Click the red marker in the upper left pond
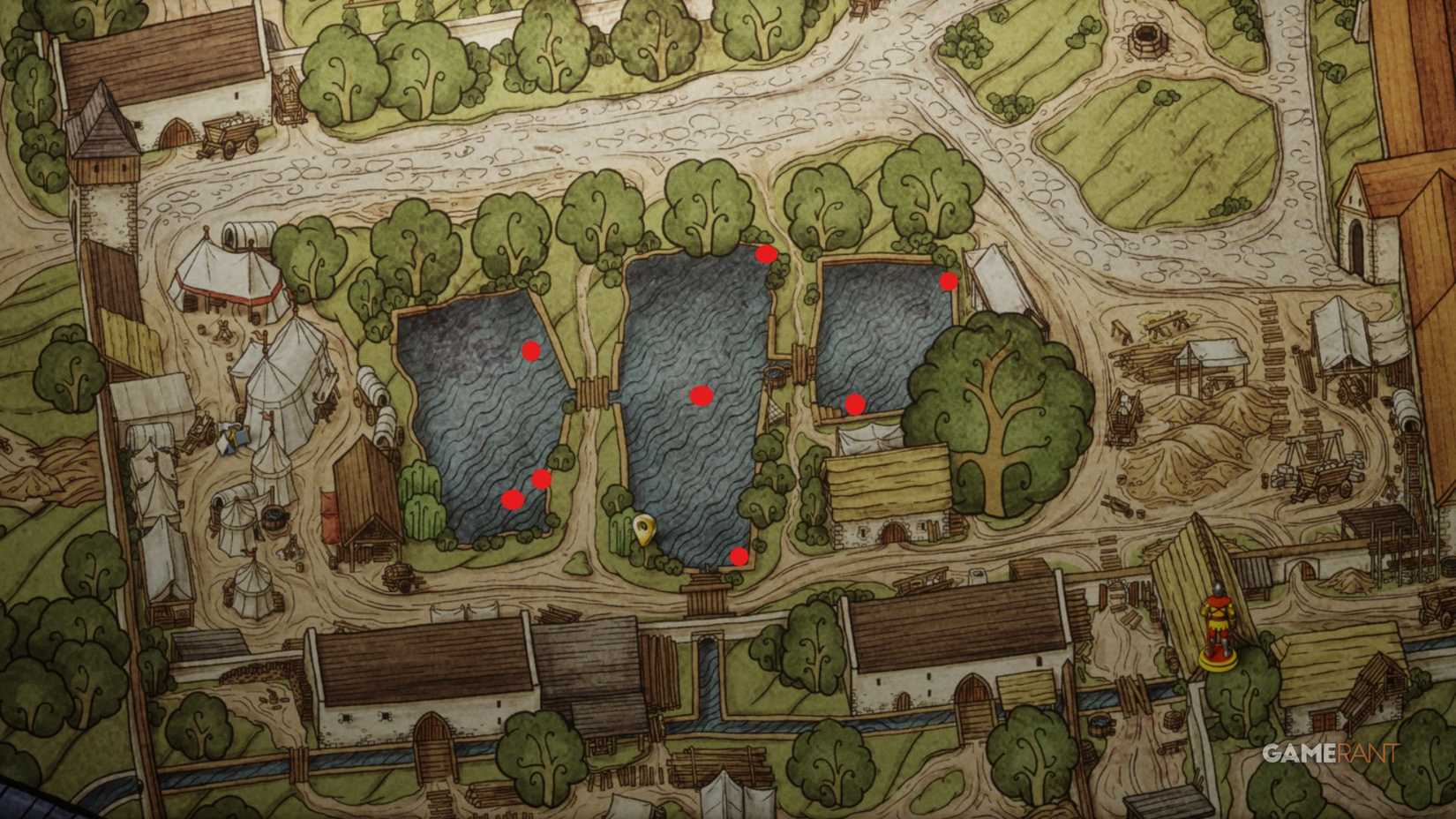Screen dimensions: 1456x819 530,351
